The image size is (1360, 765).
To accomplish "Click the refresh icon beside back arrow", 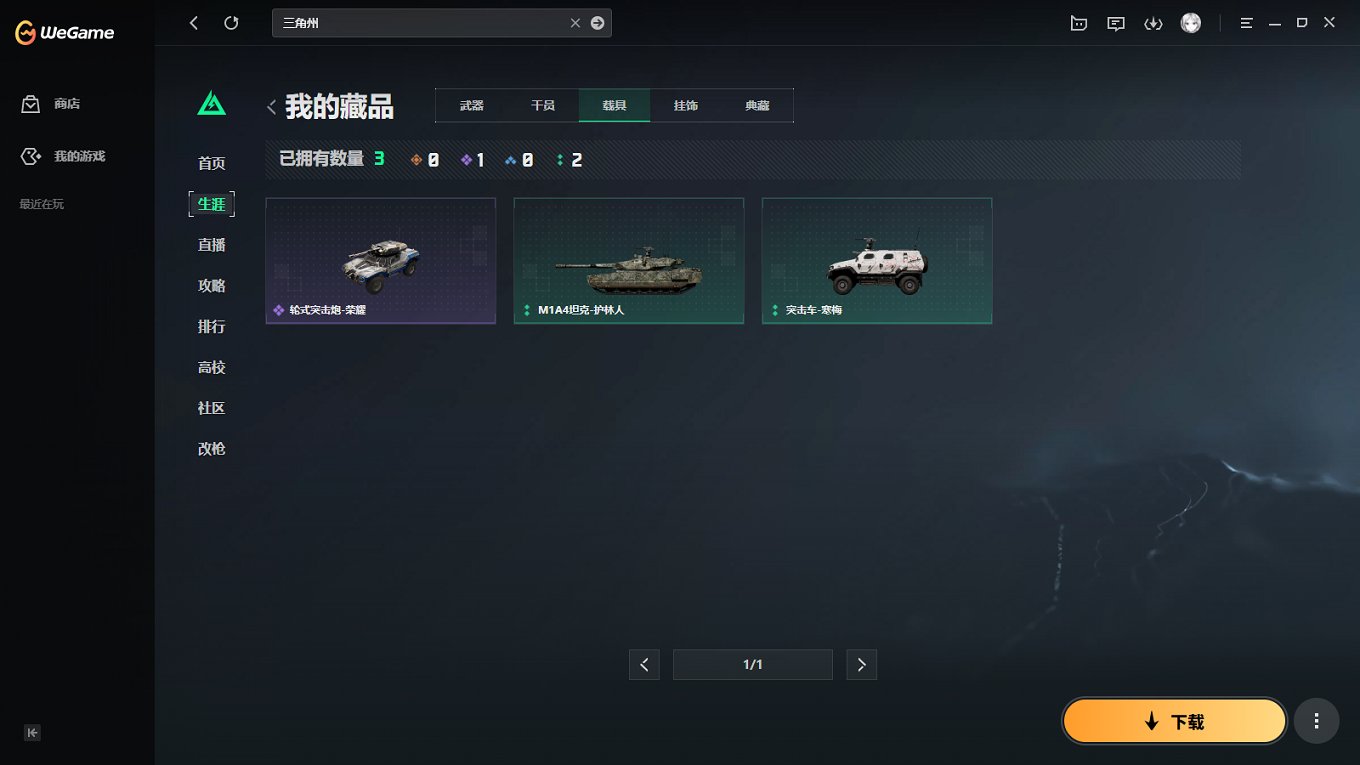I will 231,22.
